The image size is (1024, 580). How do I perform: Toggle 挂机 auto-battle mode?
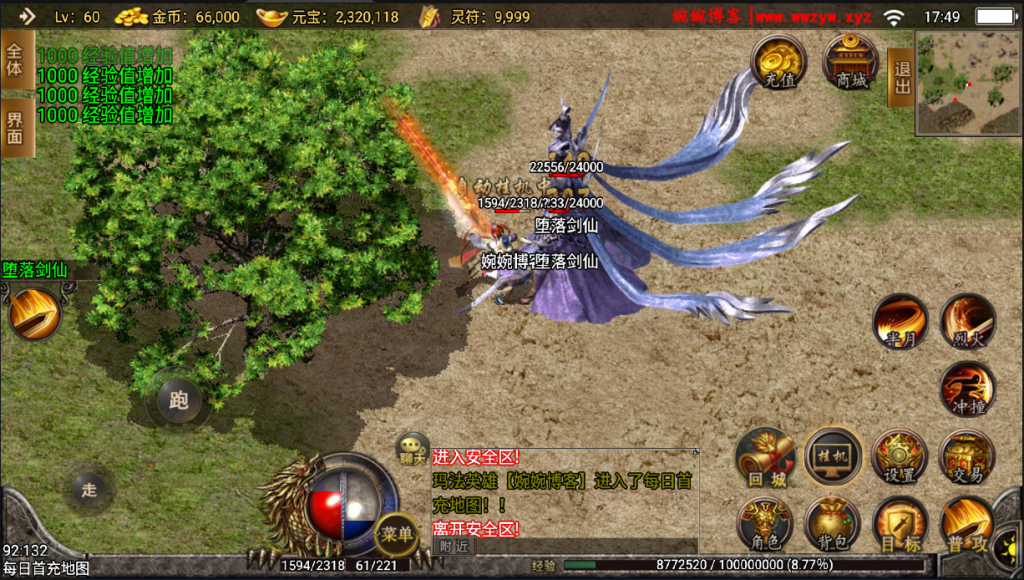pos(833,457)
